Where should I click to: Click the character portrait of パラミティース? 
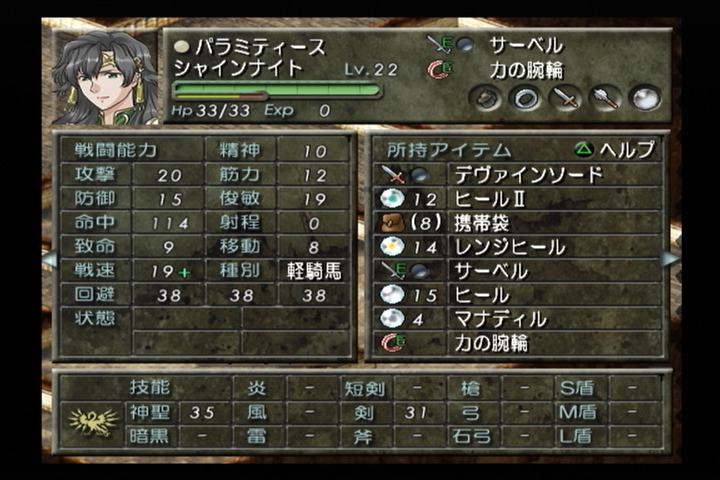107,78
